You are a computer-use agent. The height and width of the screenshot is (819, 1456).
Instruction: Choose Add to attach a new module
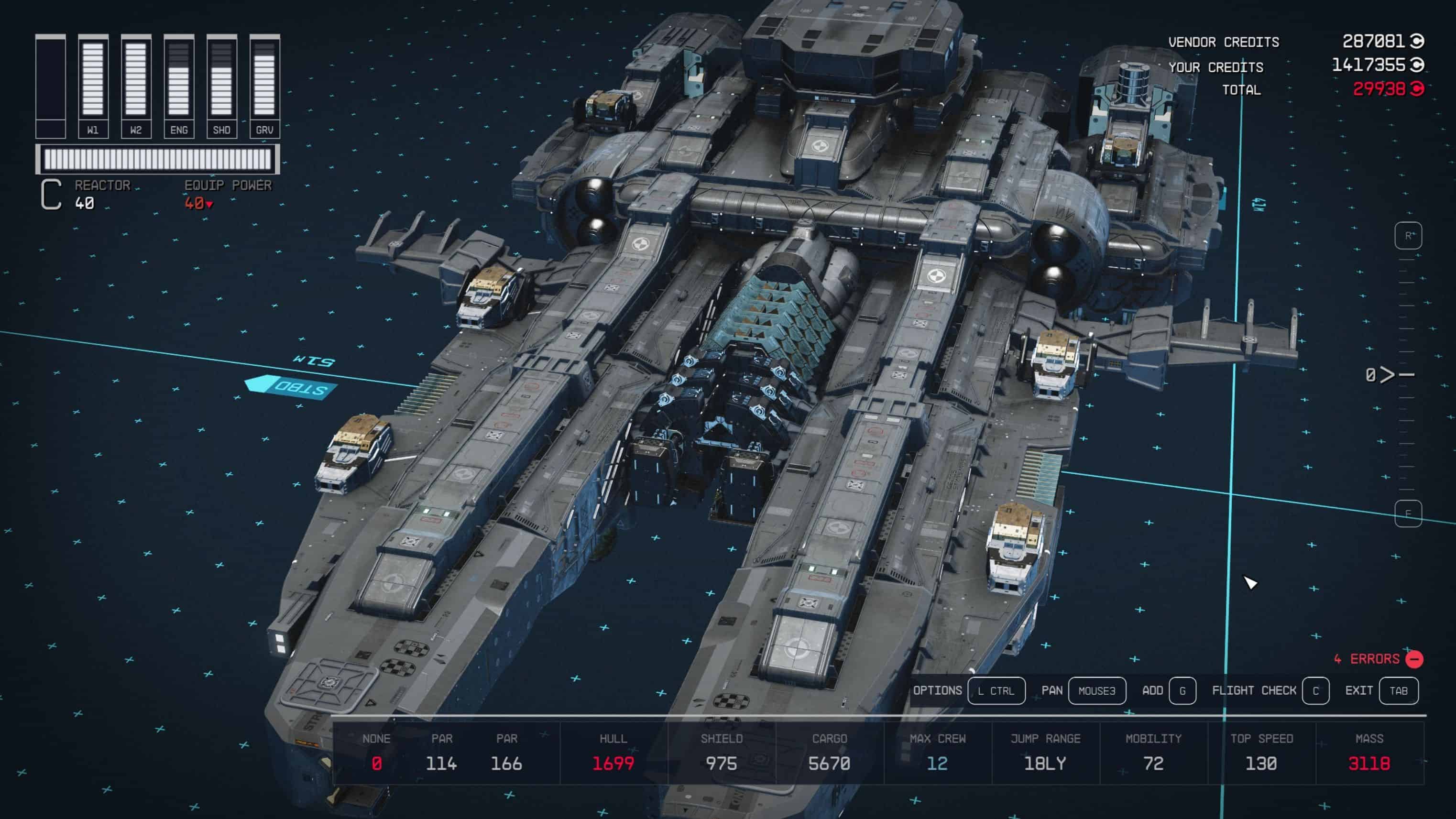click(1182, 691)
